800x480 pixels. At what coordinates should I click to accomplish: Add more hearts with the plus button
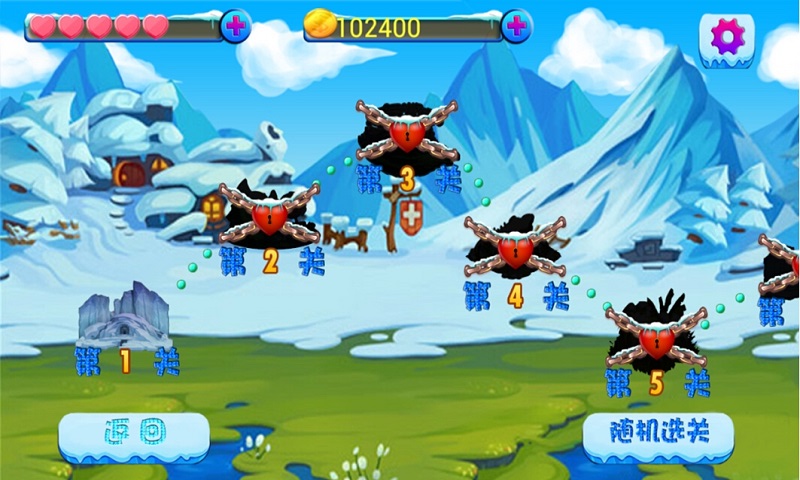pyautogui.click(x=235, y=27)
